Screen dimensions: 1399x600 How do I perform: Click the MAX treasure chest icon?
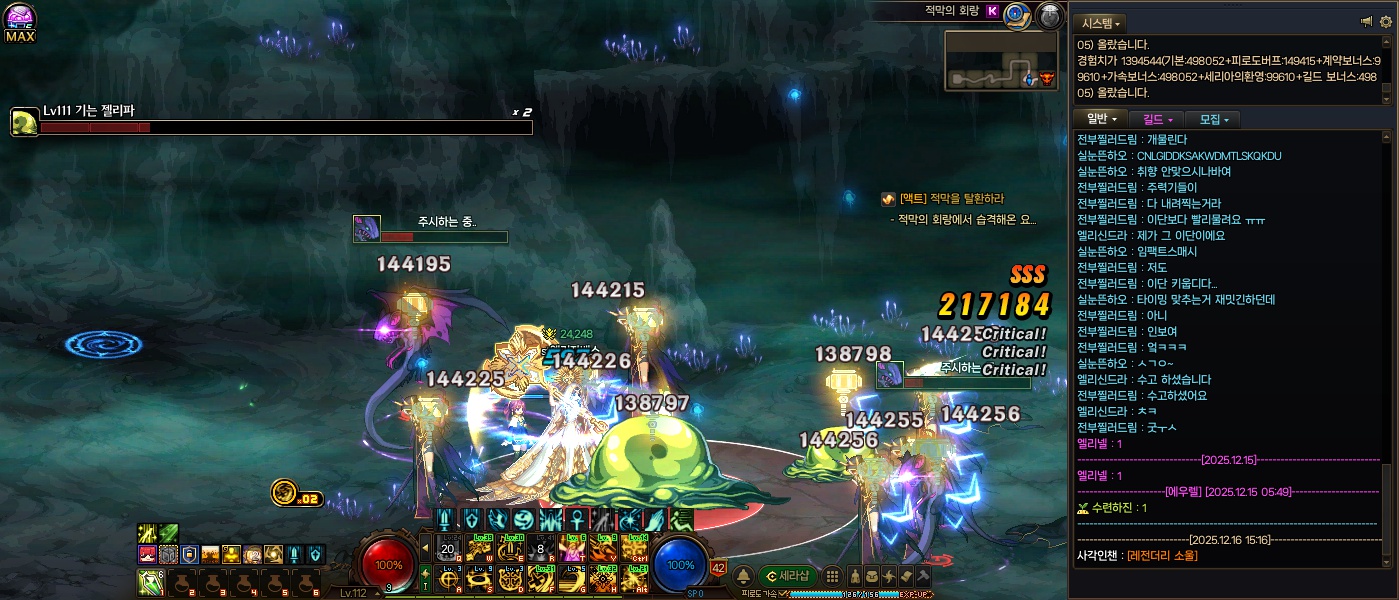20,22
